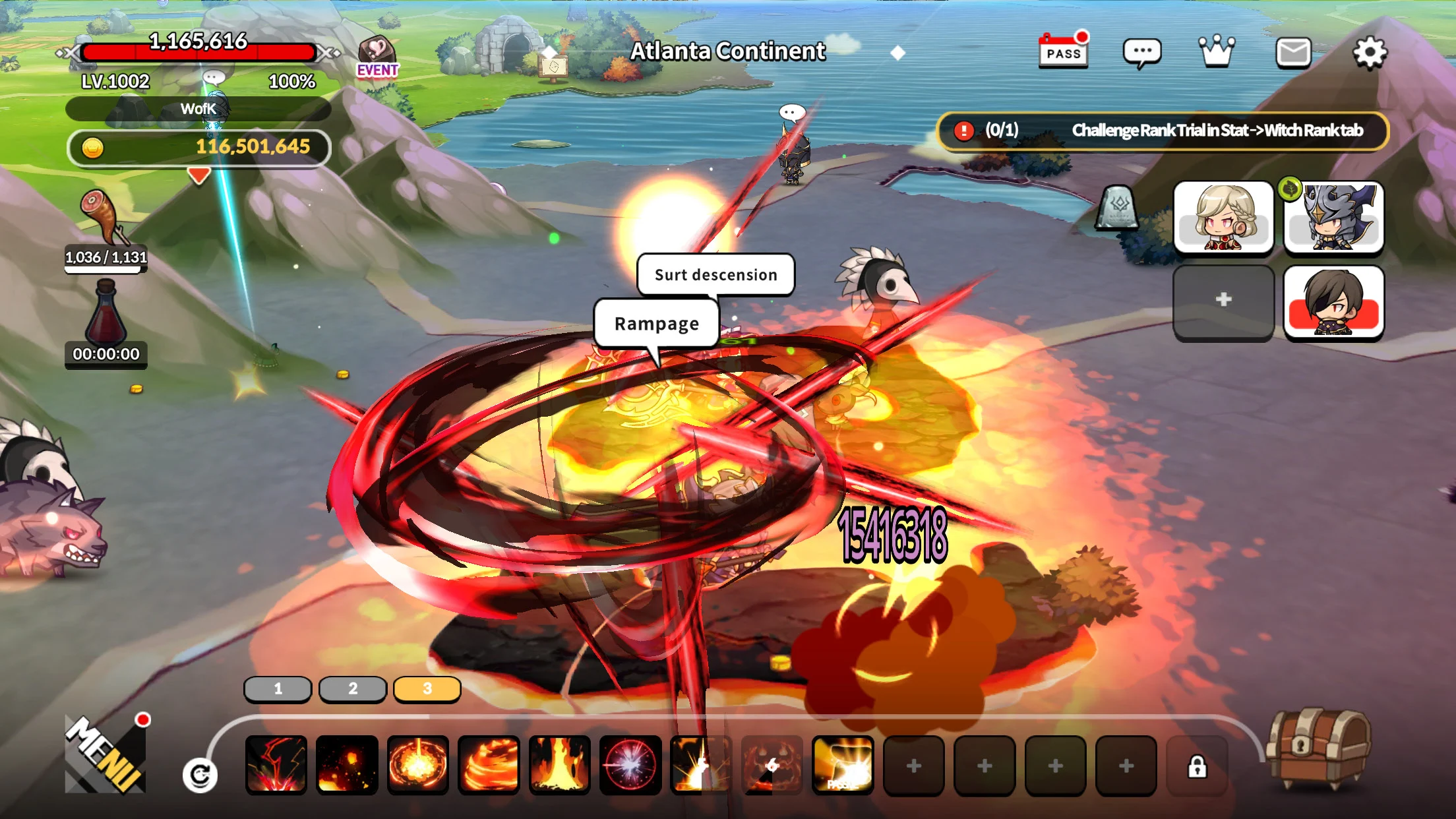Select the eyepatch character portrait
The image size is (1456, 819).
point(1333,302)
